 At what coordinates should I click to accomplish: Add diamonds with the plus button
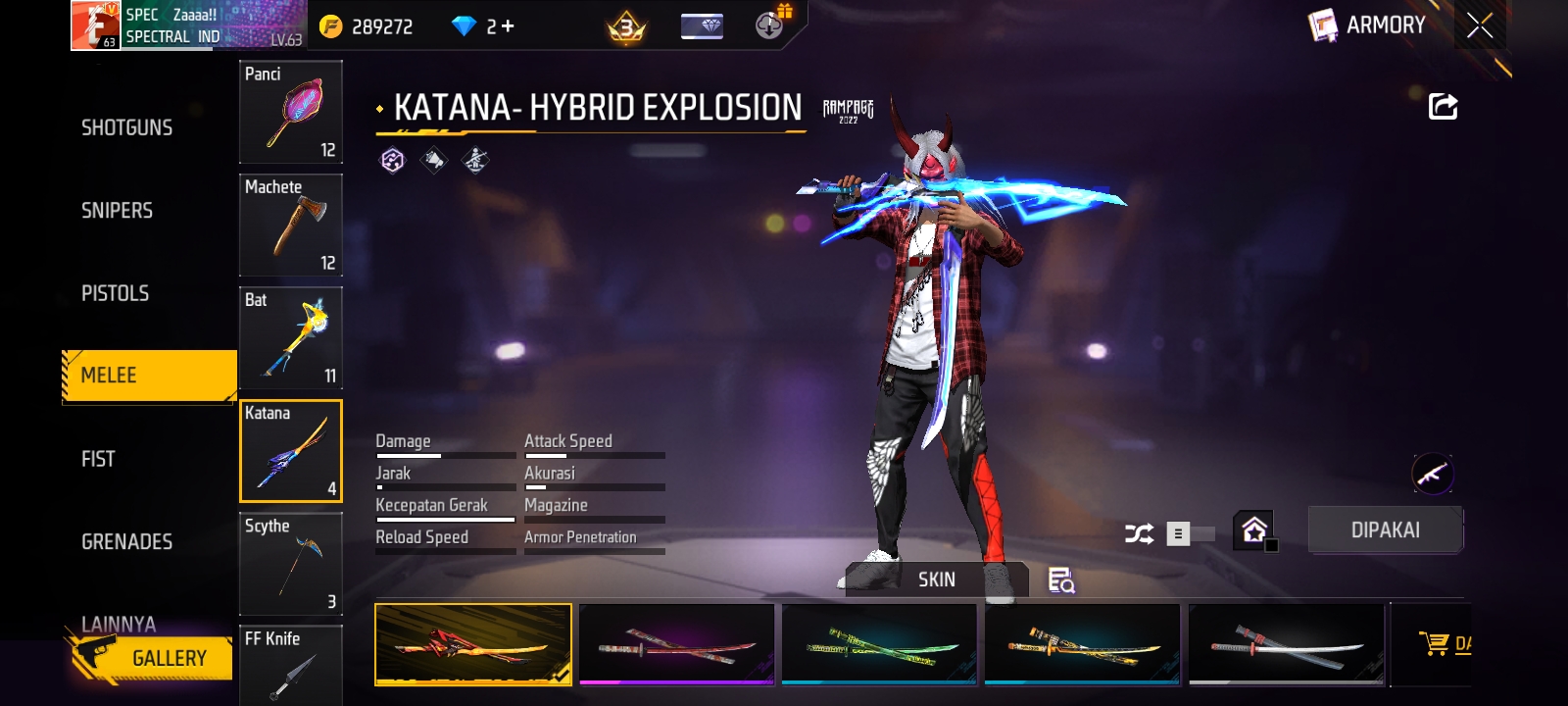pyautogui.click(x=507, y=26)
